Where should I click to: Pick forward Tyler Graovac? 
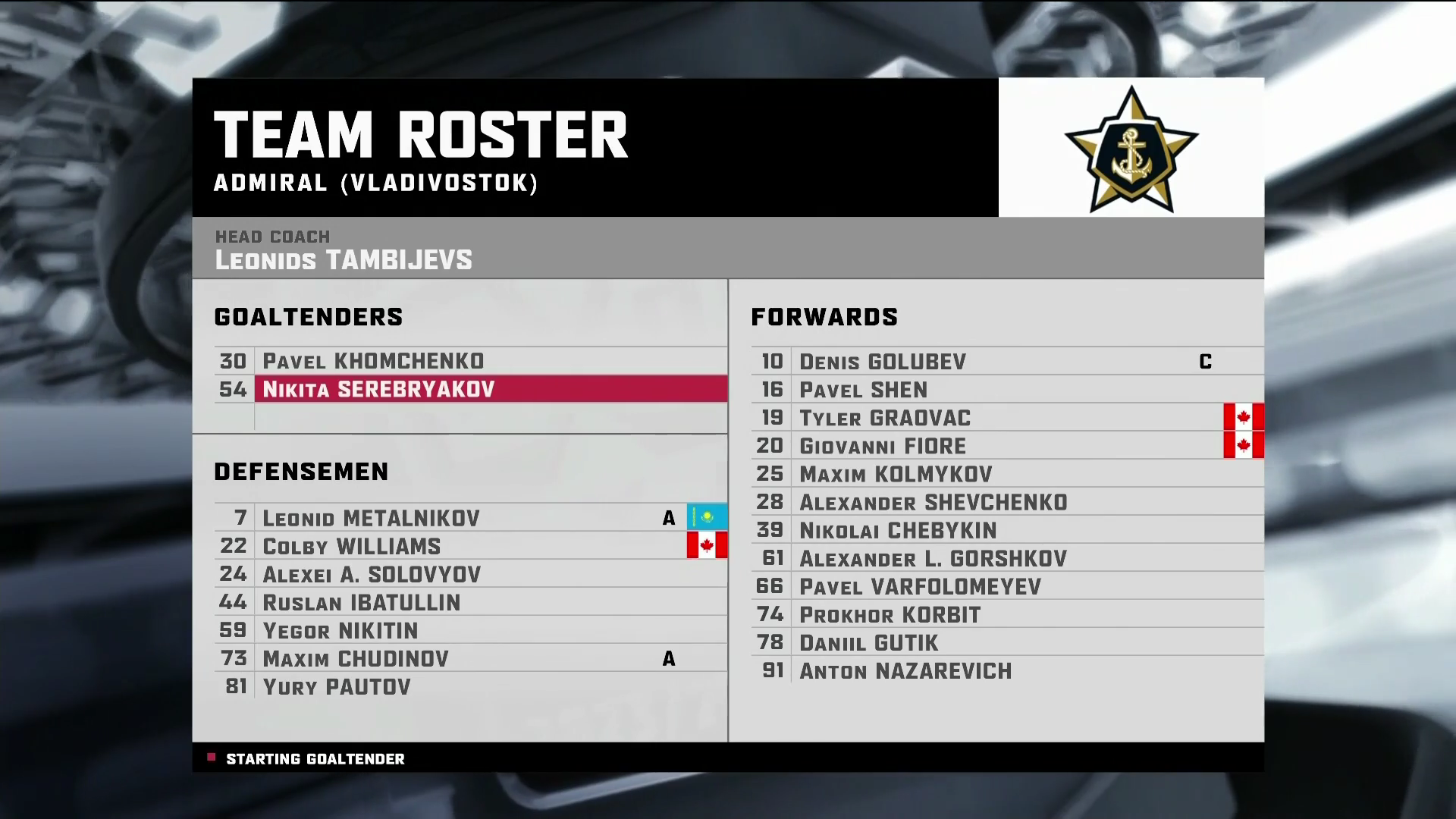[884, 418]
